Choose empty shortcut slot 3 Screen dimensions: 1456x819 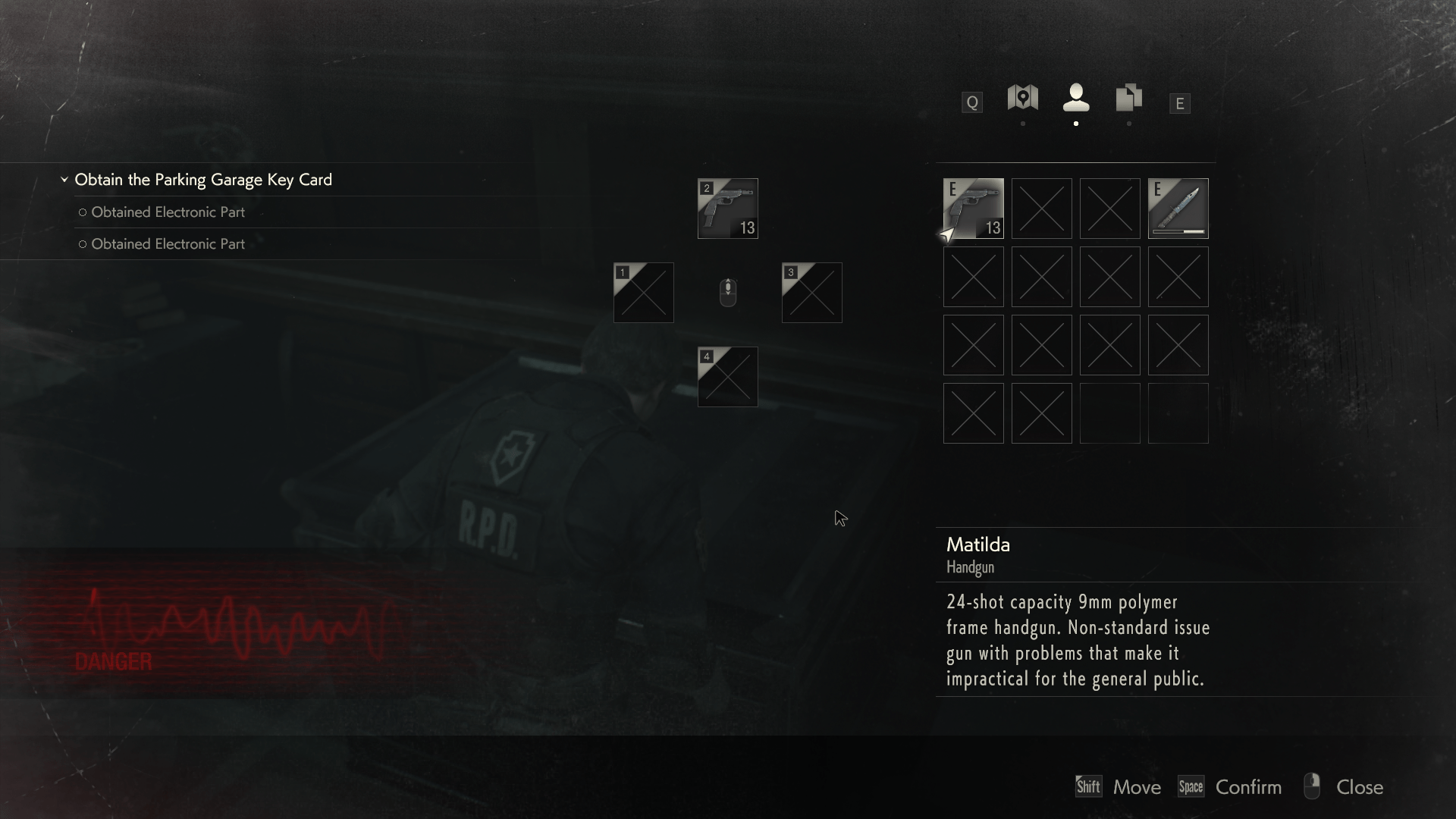811,293
